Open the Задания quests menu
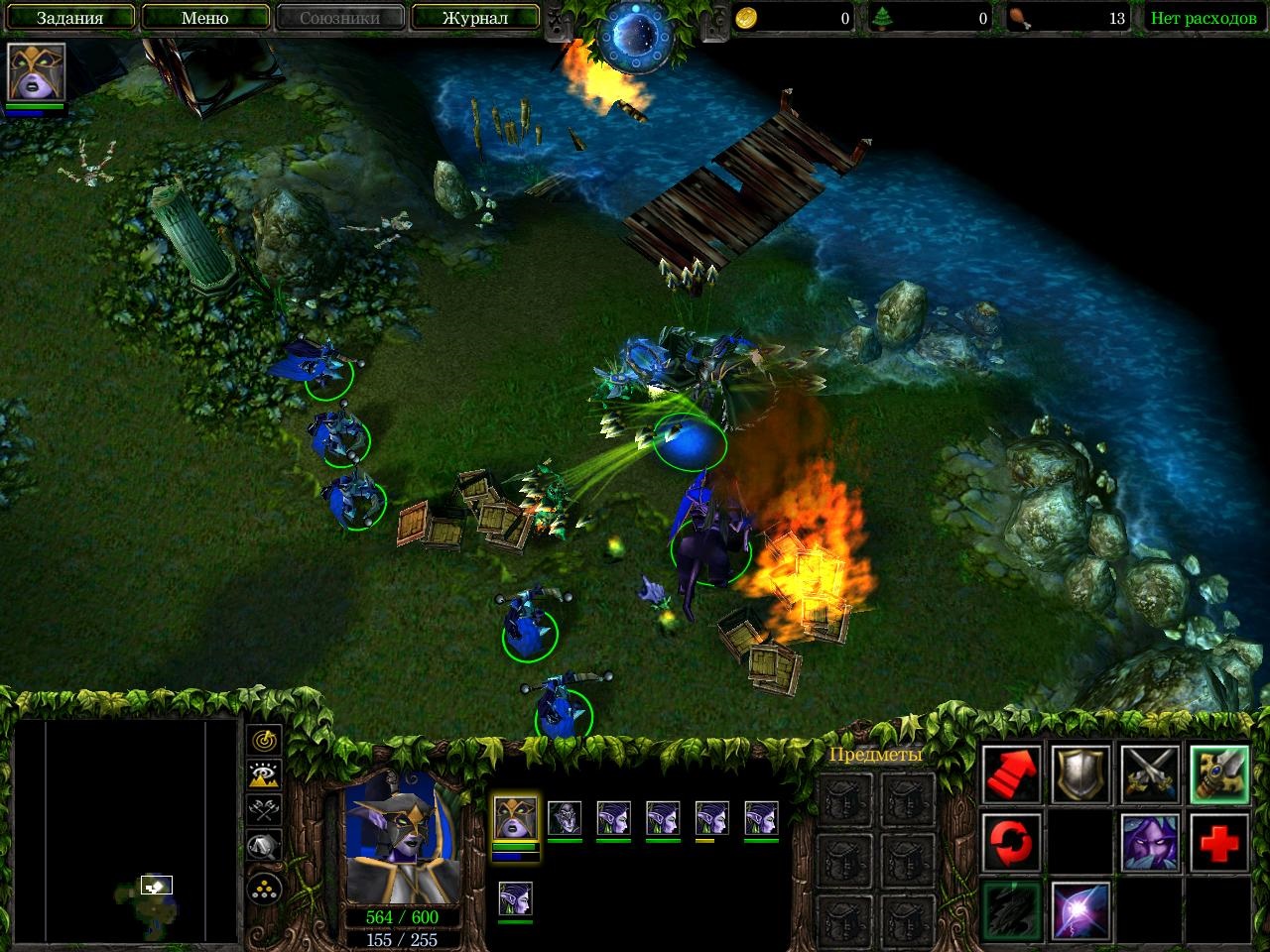Image resolution: width=1270 pixels, height=952 pixels. [69, 18]
